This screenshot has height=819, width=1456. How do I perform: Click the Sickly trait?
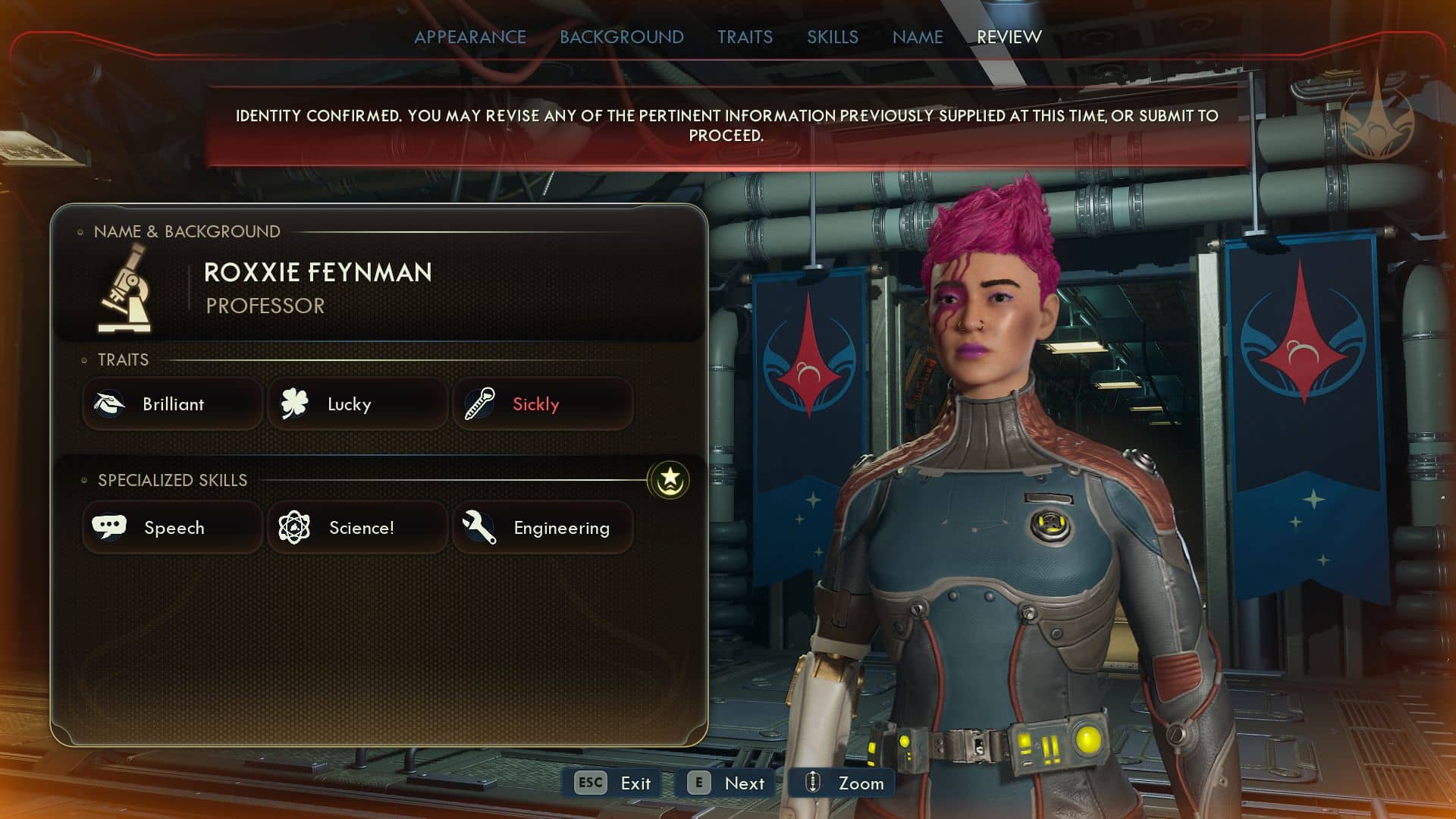click(x=542, y=404)
